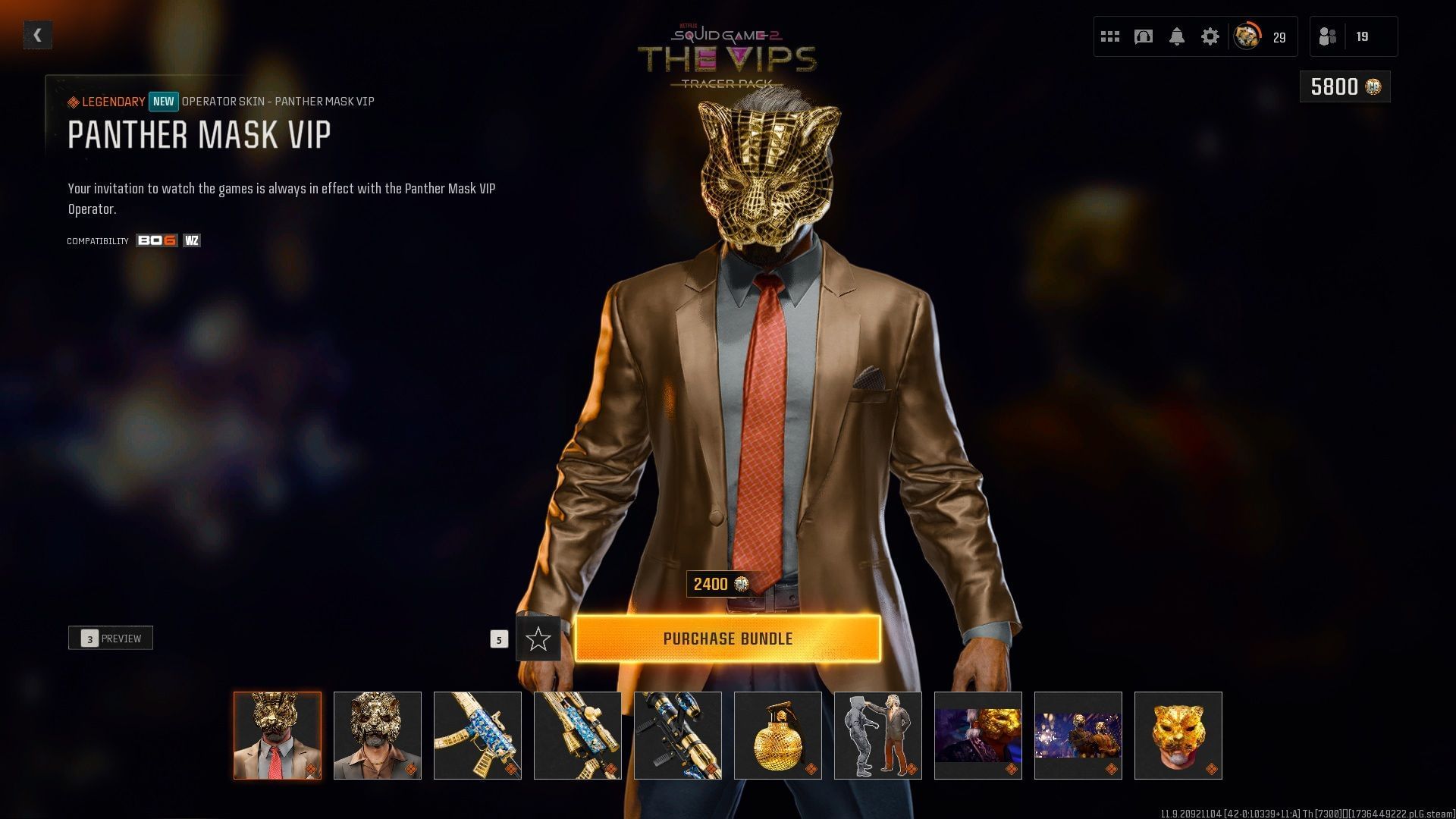
Task: Open the main menu grid icon
Action: coord(1110,36)
